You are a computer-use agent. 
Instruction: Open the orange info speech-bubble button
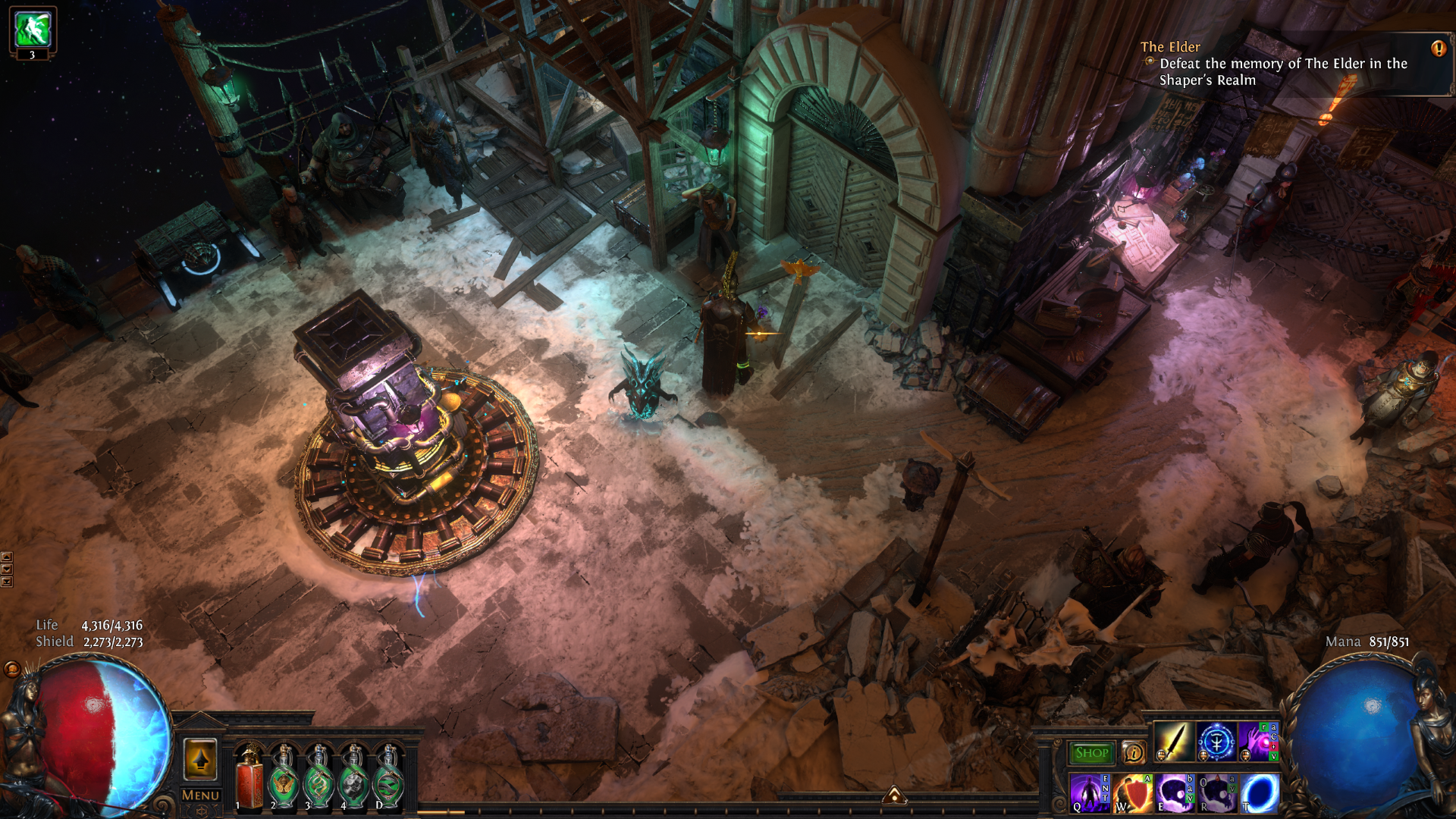tap(1134, 752)
